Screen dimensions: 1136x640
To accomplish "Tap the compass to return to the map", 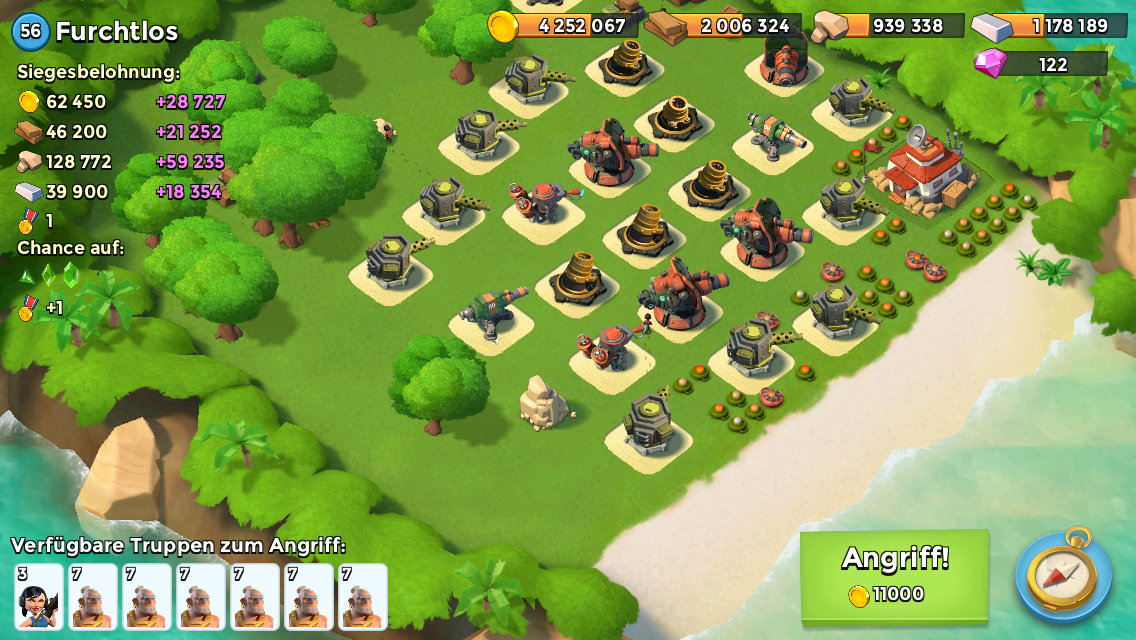I will (x=1062, y=576).
